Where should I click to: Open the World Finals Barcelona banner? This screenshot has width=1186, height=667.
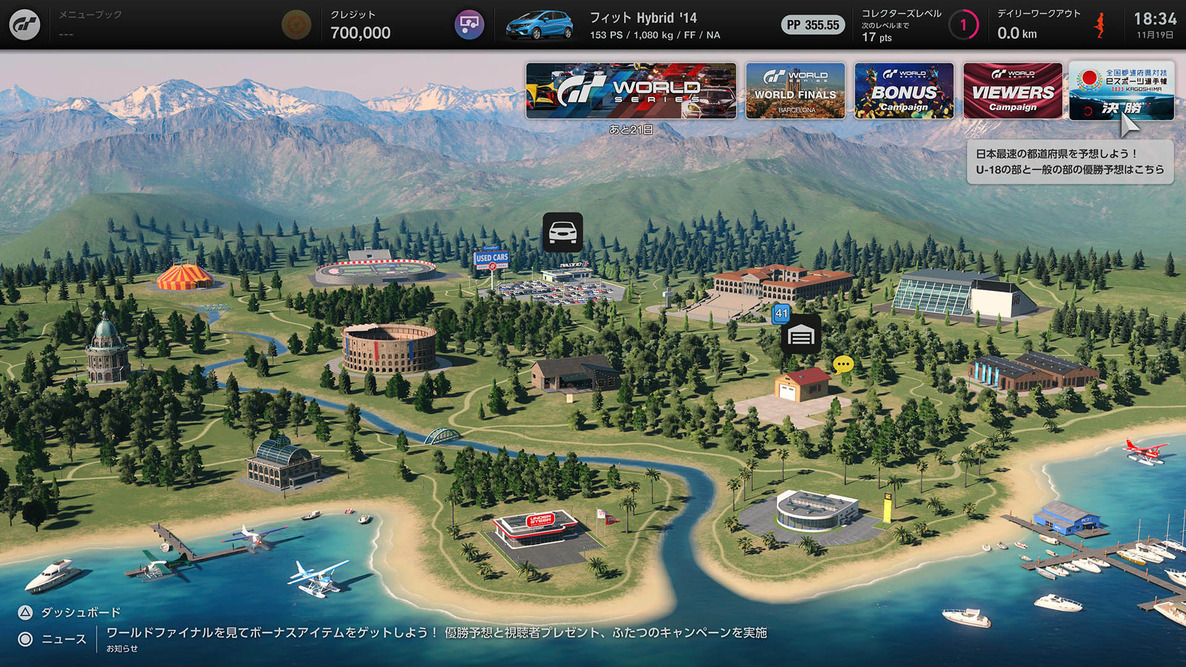click(x=795, y=91)
